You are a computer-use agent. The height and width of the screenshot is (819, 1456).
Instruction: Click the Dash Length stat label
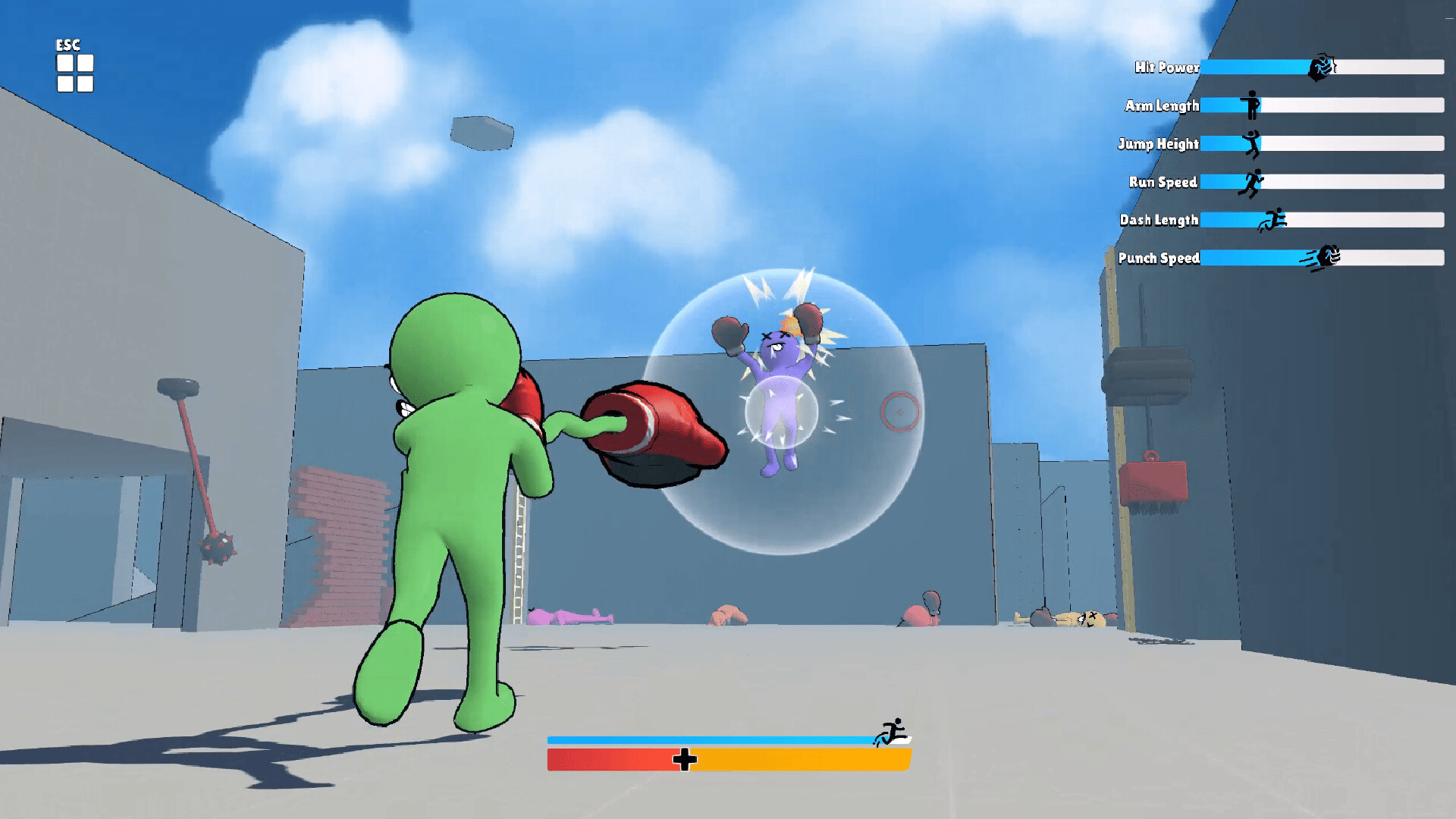point(1160,220)
